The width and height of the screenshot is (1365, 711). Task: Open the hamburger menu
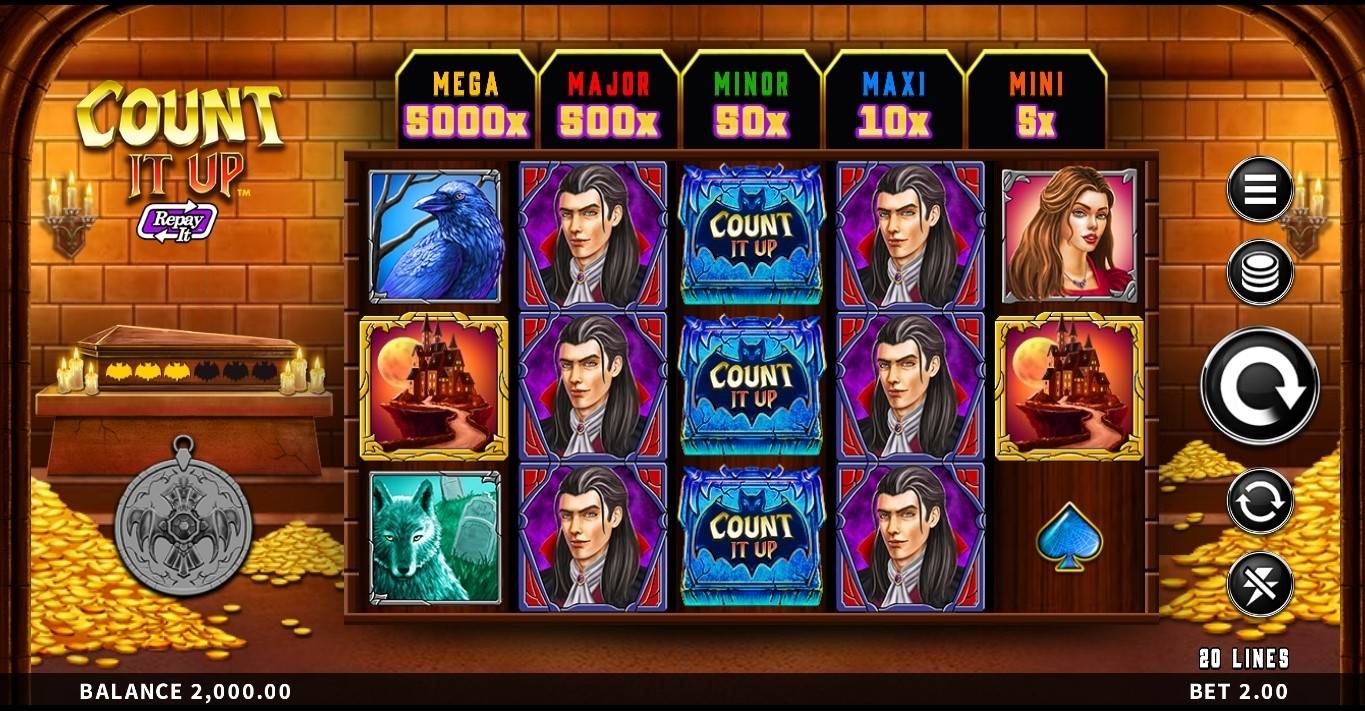1260,189
